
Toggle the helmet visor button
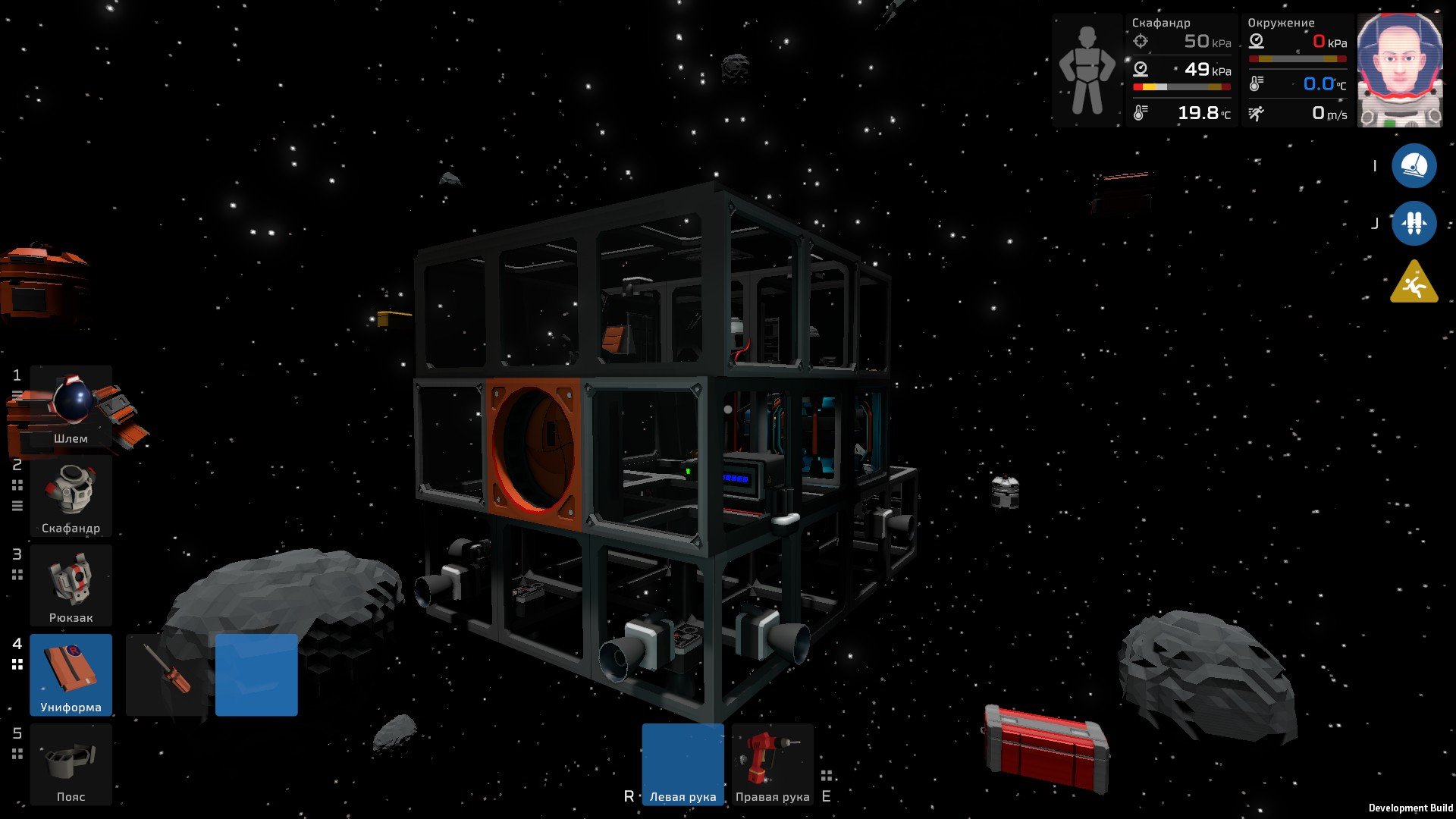(1414, 166)
